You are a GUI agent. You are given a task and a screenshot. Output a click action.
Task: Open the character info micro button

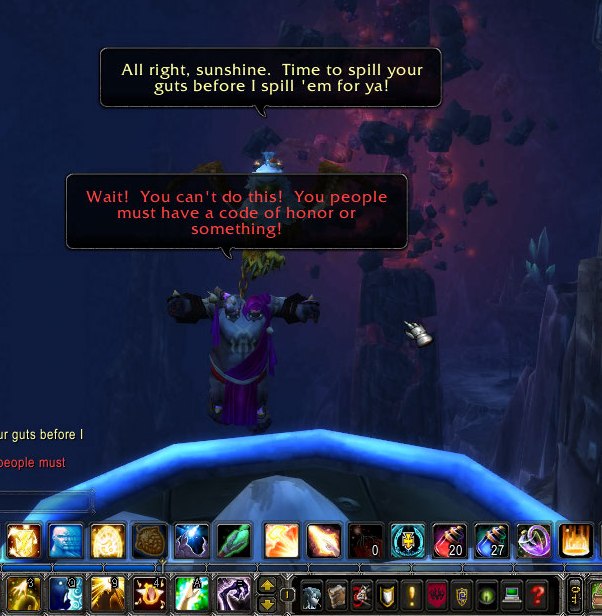tap(311, 593)
